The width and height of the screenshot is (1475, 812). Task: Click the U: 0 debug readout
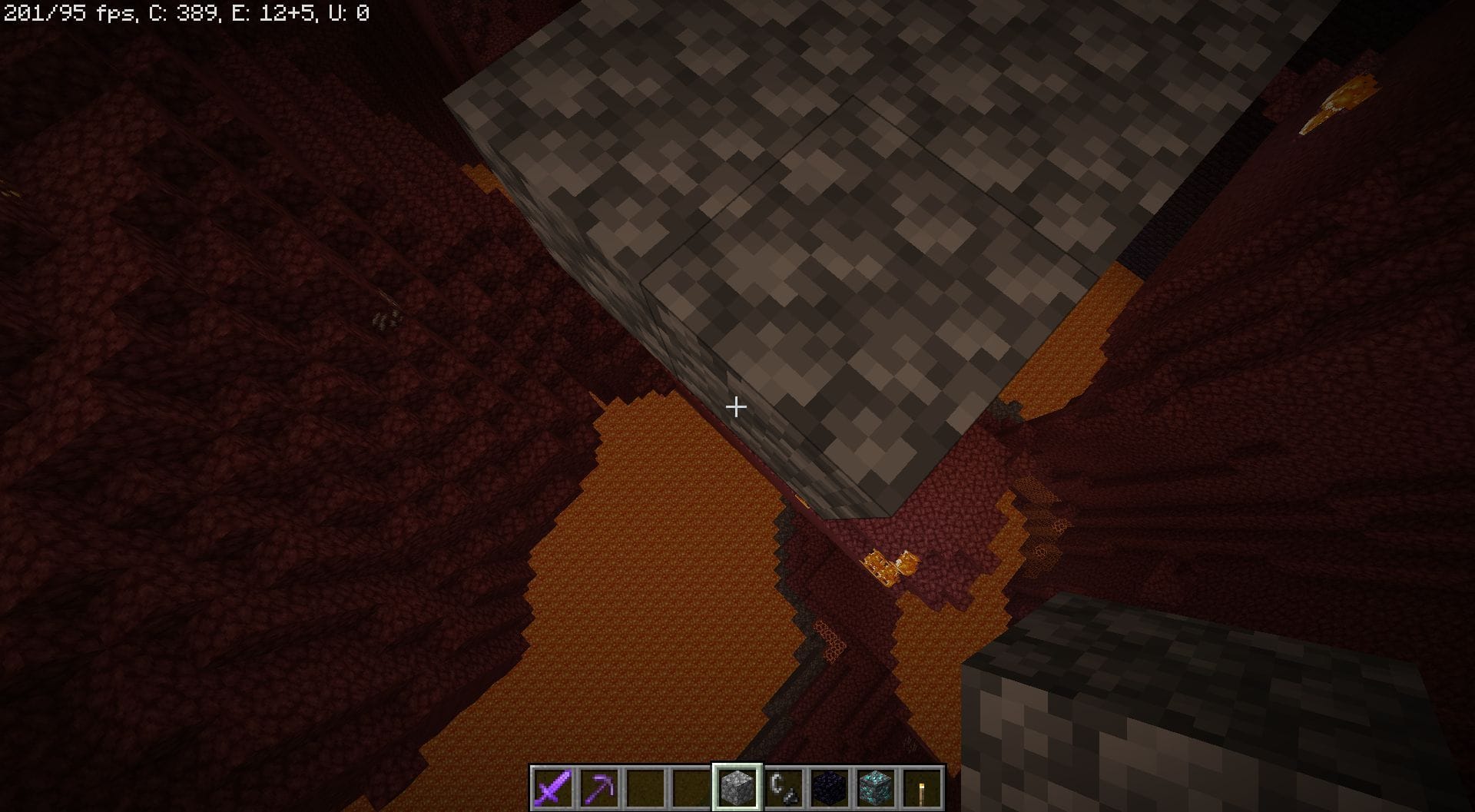(x=346, y=11)
